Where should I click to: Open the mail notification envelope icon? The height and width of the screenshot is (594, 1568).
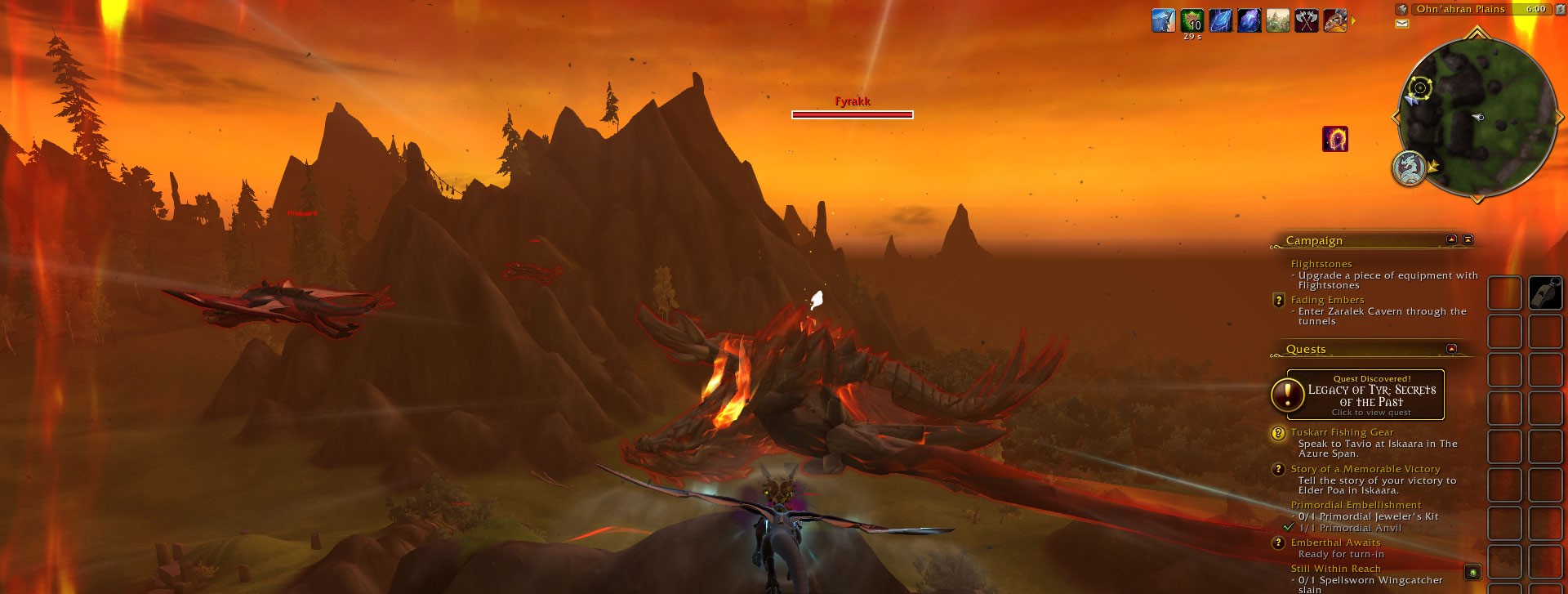pyautogui.click(x=1402, y=24)
